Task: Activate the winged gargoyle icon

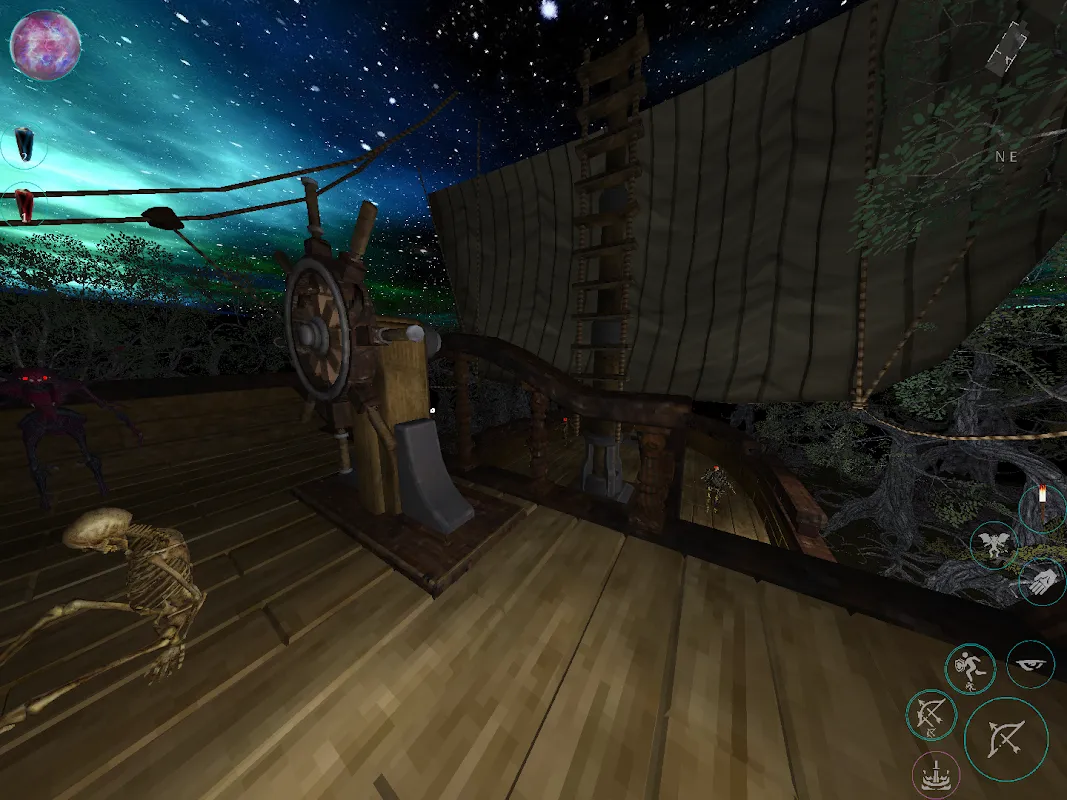Action: coord(995,546)
